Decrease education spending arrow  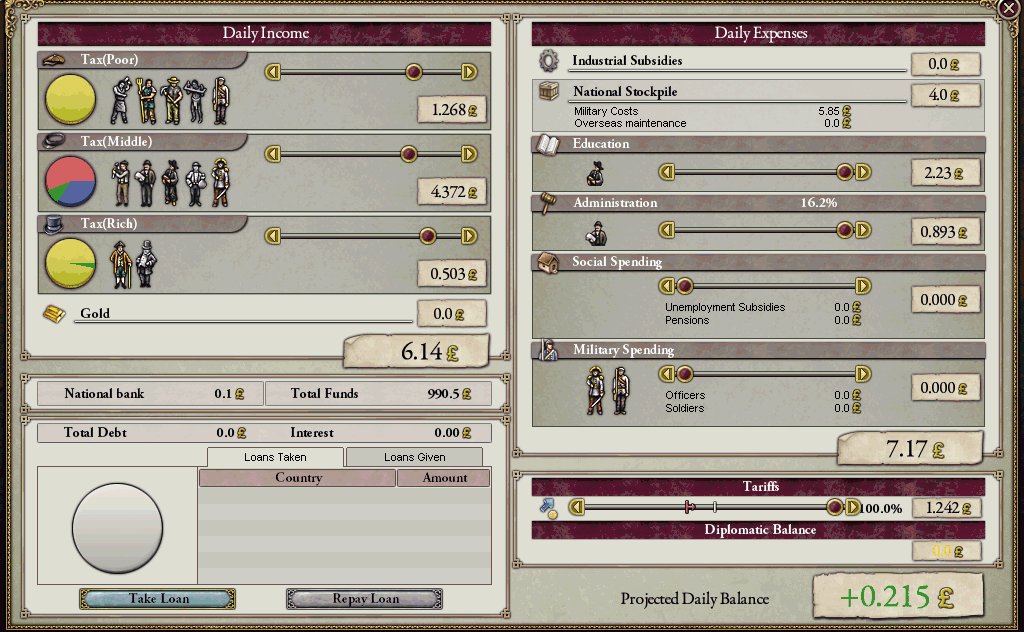pyautogui.click(x=666, y=172)
